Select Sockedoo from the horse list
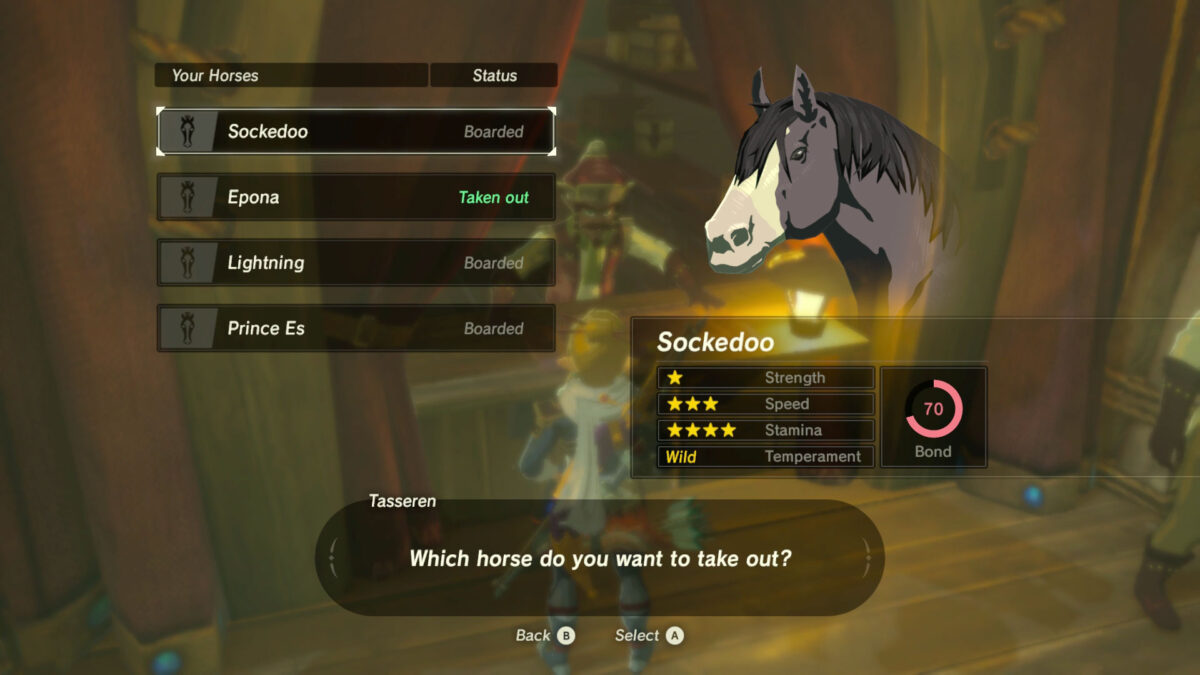The width and height of the screenshot is (1200, 675). (x=355, y=131)
